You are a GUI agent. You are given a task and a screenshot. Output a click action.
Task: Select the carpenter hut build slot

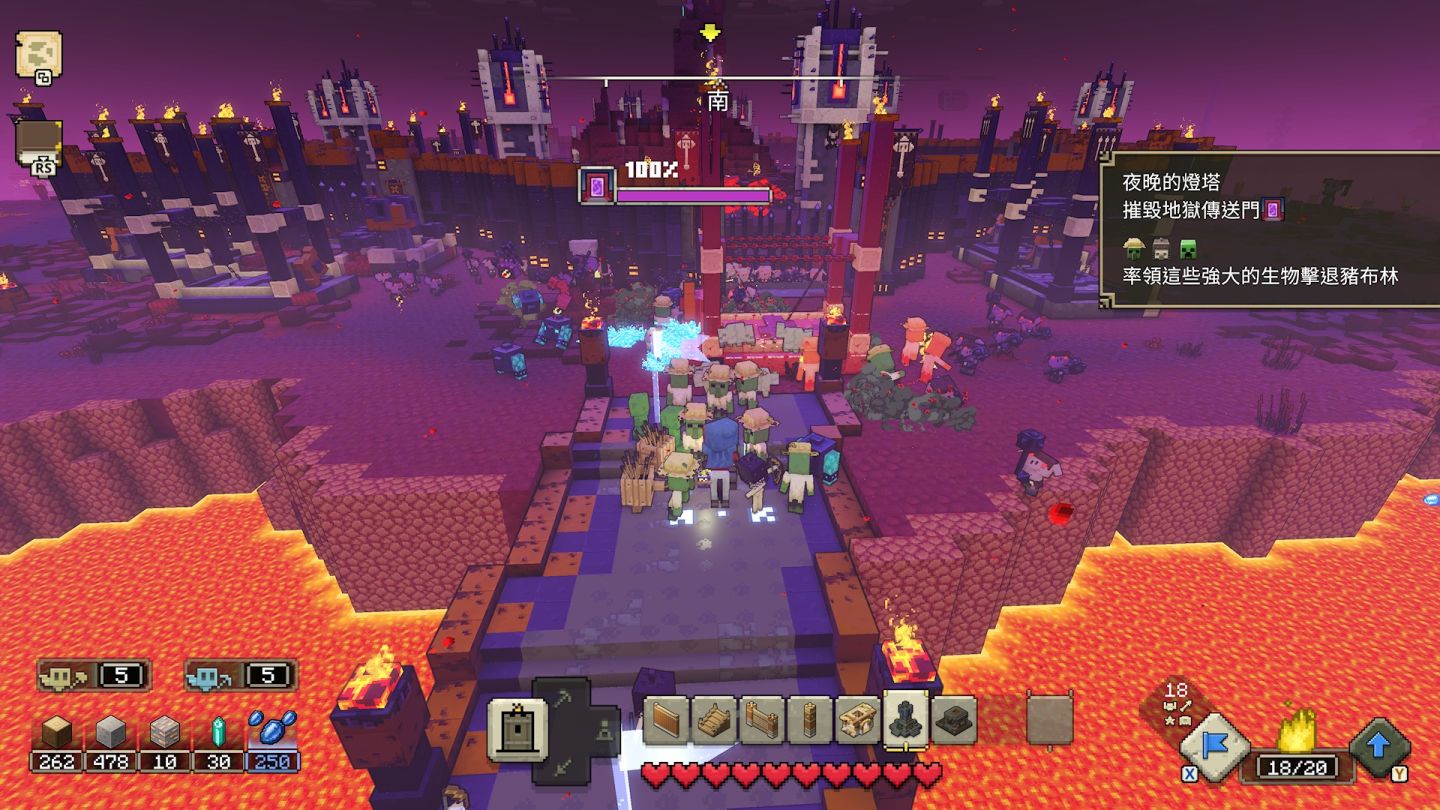click(858, 720)
